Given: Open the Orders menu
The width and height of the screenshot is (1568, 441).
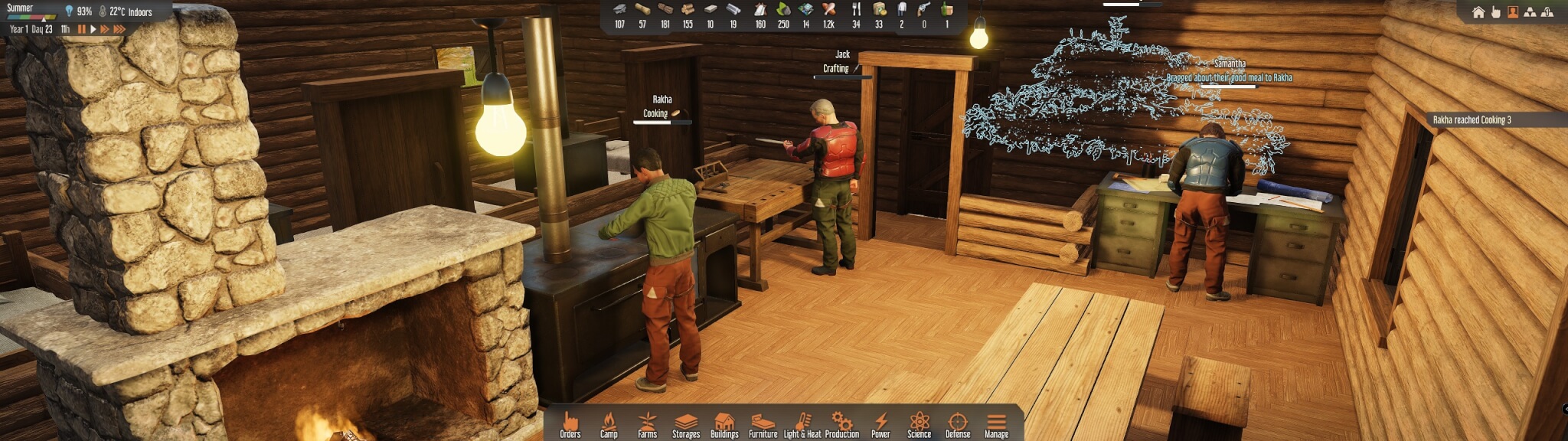Looking at the screenshot, I should coord(570,423).
